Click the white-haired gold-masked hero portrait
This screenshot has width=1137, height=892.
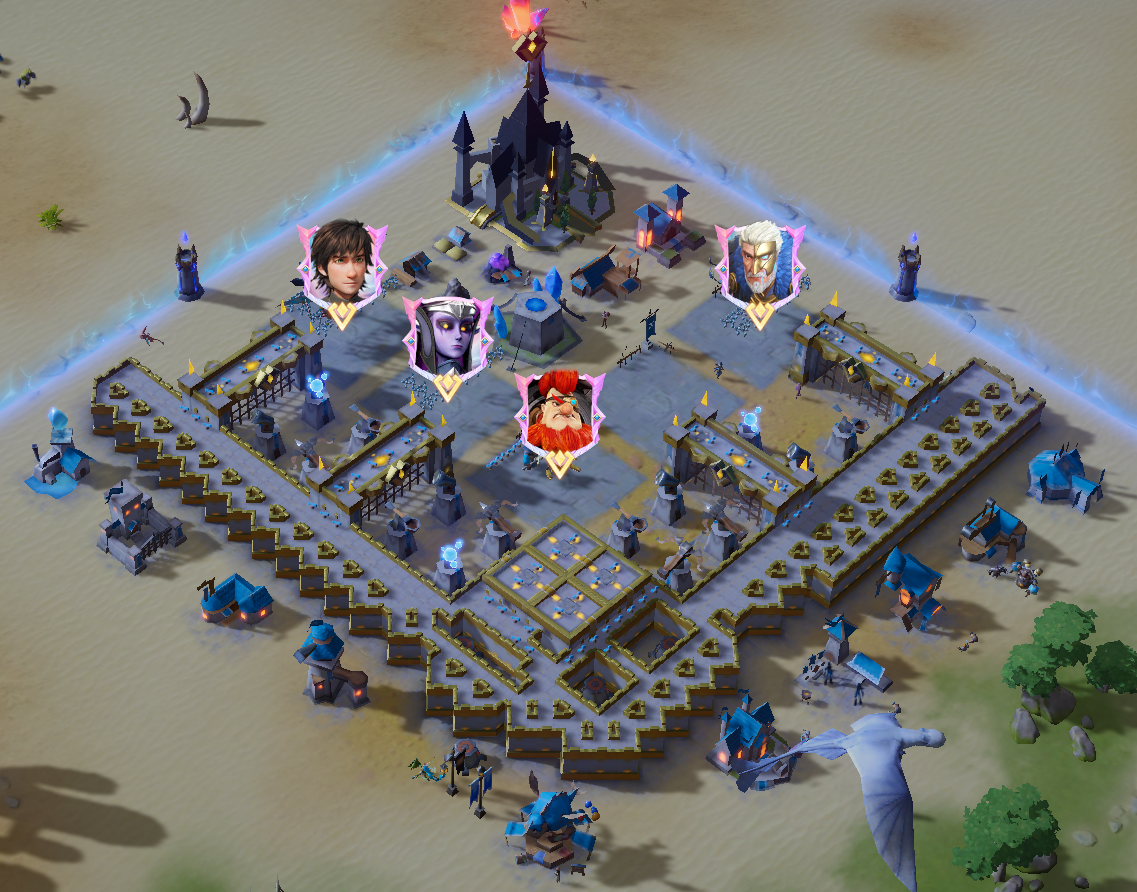coord(759,262)
